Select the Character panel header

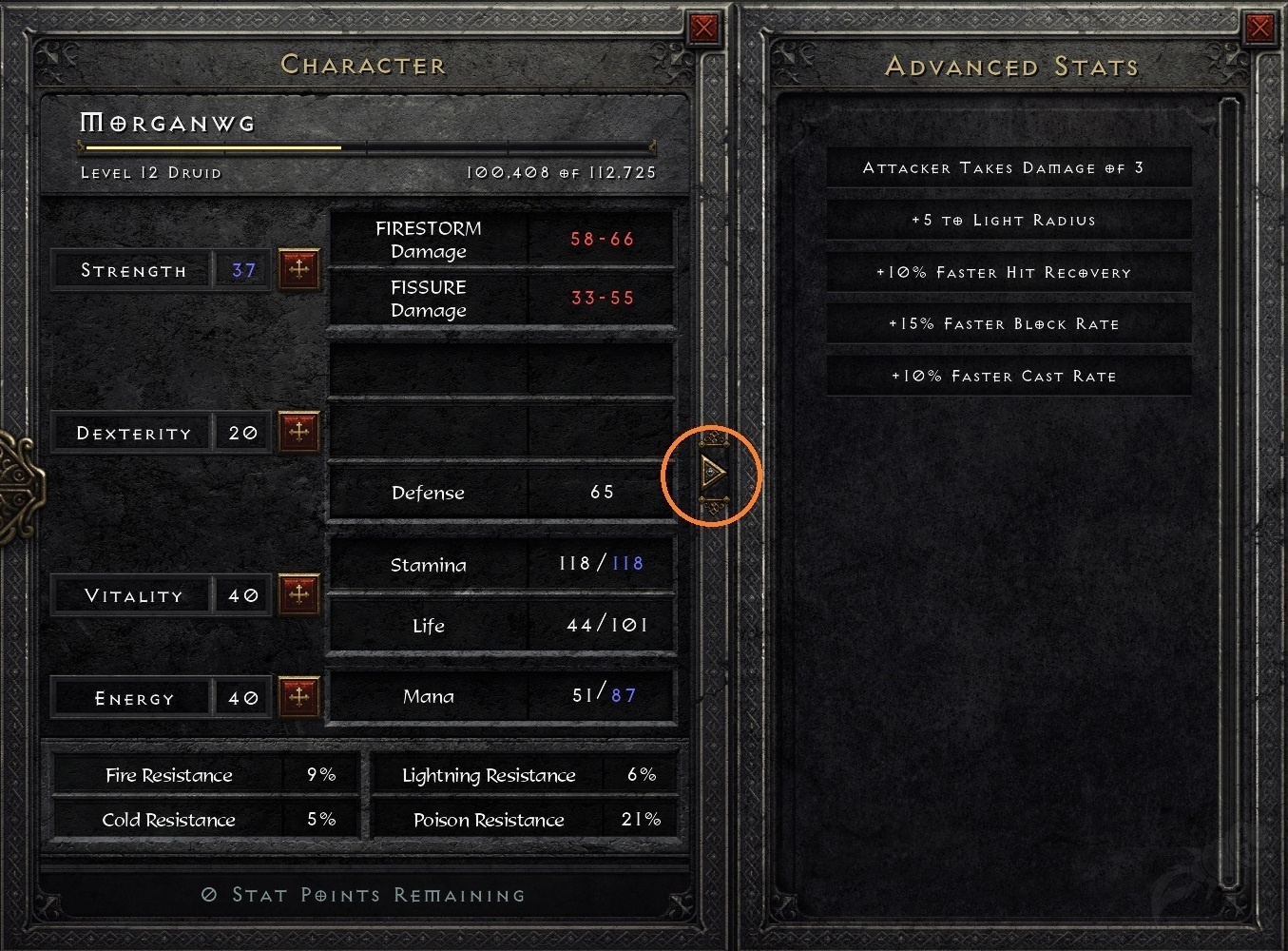click(x=363, y=65)
